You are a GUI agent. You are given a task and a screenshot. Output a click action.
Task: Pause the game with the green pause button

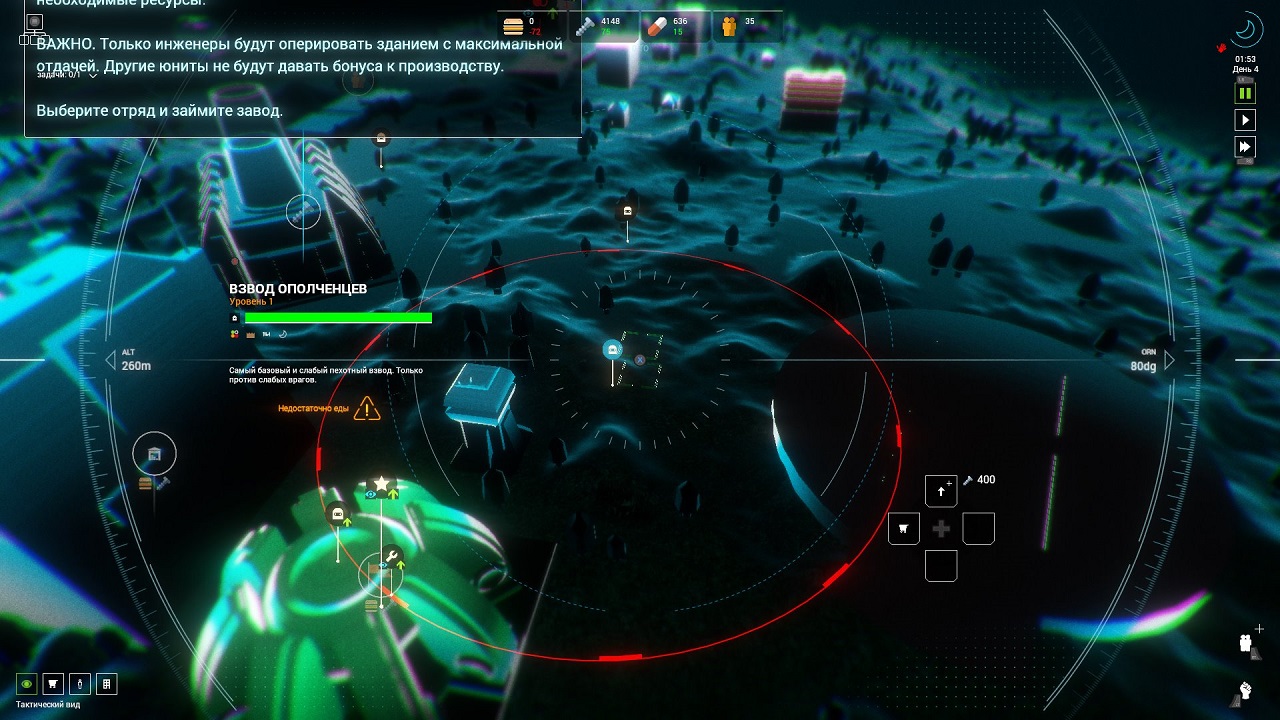[x=1245, y=93]
